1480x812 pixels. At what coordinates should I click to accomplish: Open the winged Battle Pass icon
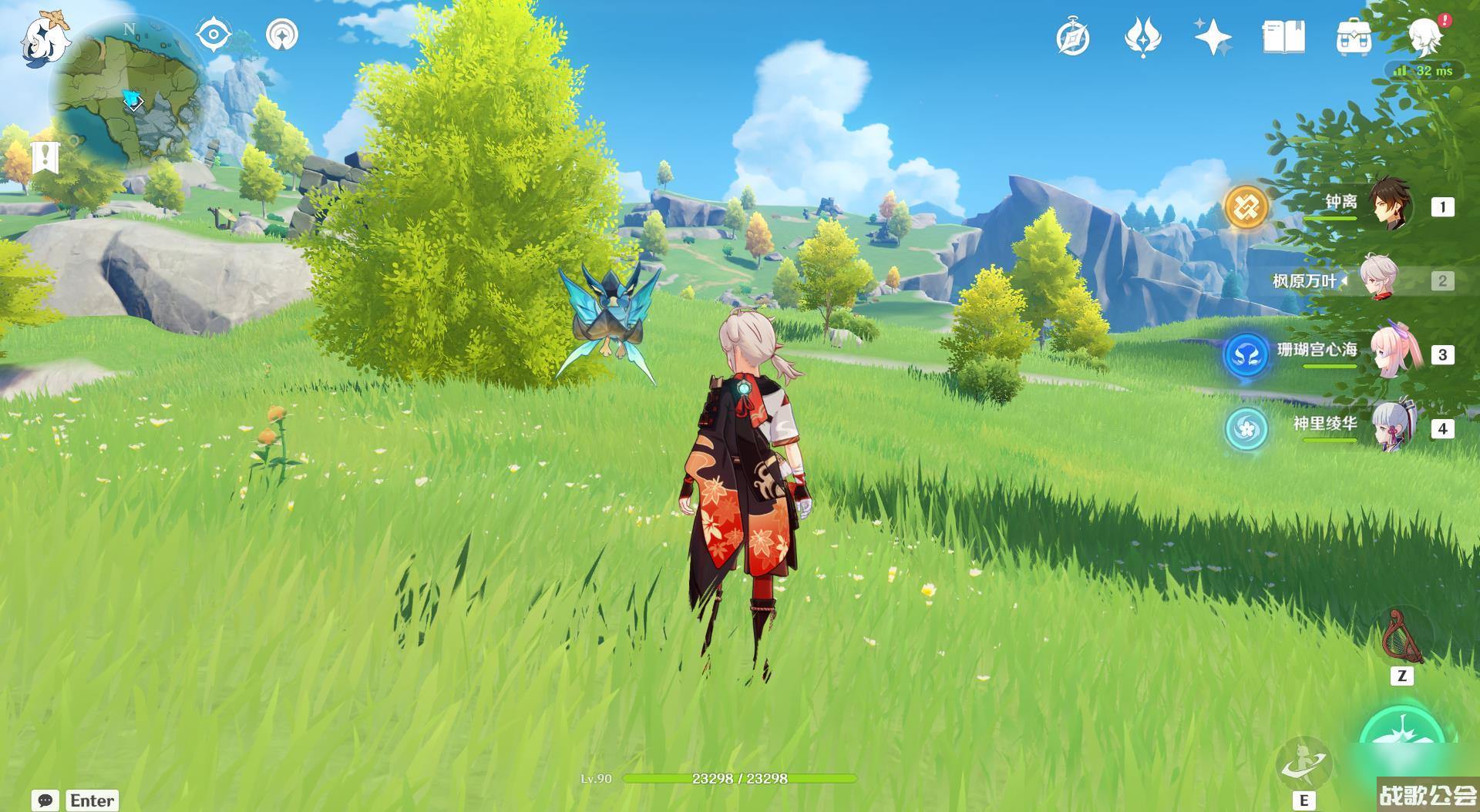[x=1142, y=37]
